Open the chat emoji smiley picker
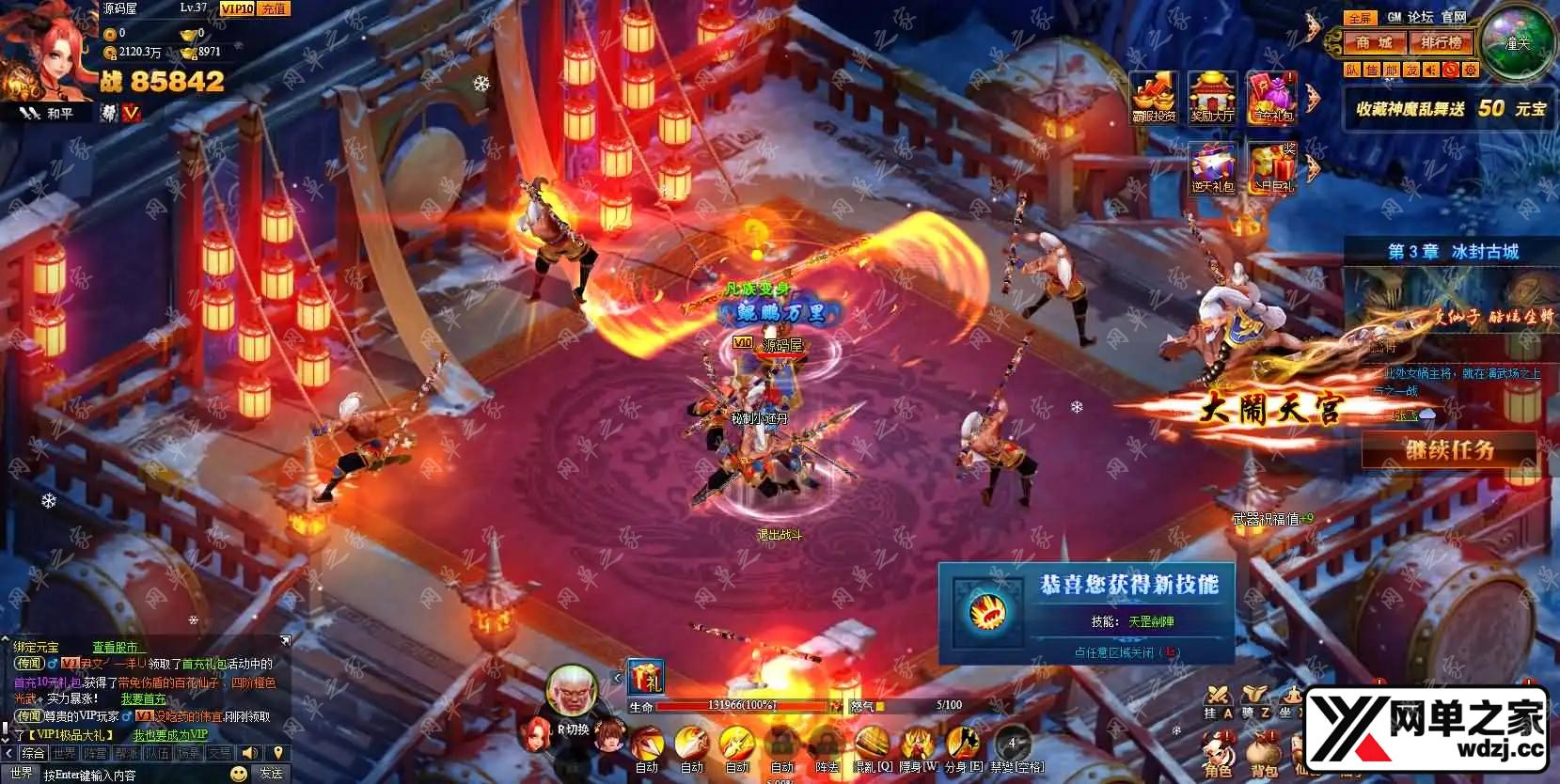Screen dimensions: 1560x784 (239, 773)
